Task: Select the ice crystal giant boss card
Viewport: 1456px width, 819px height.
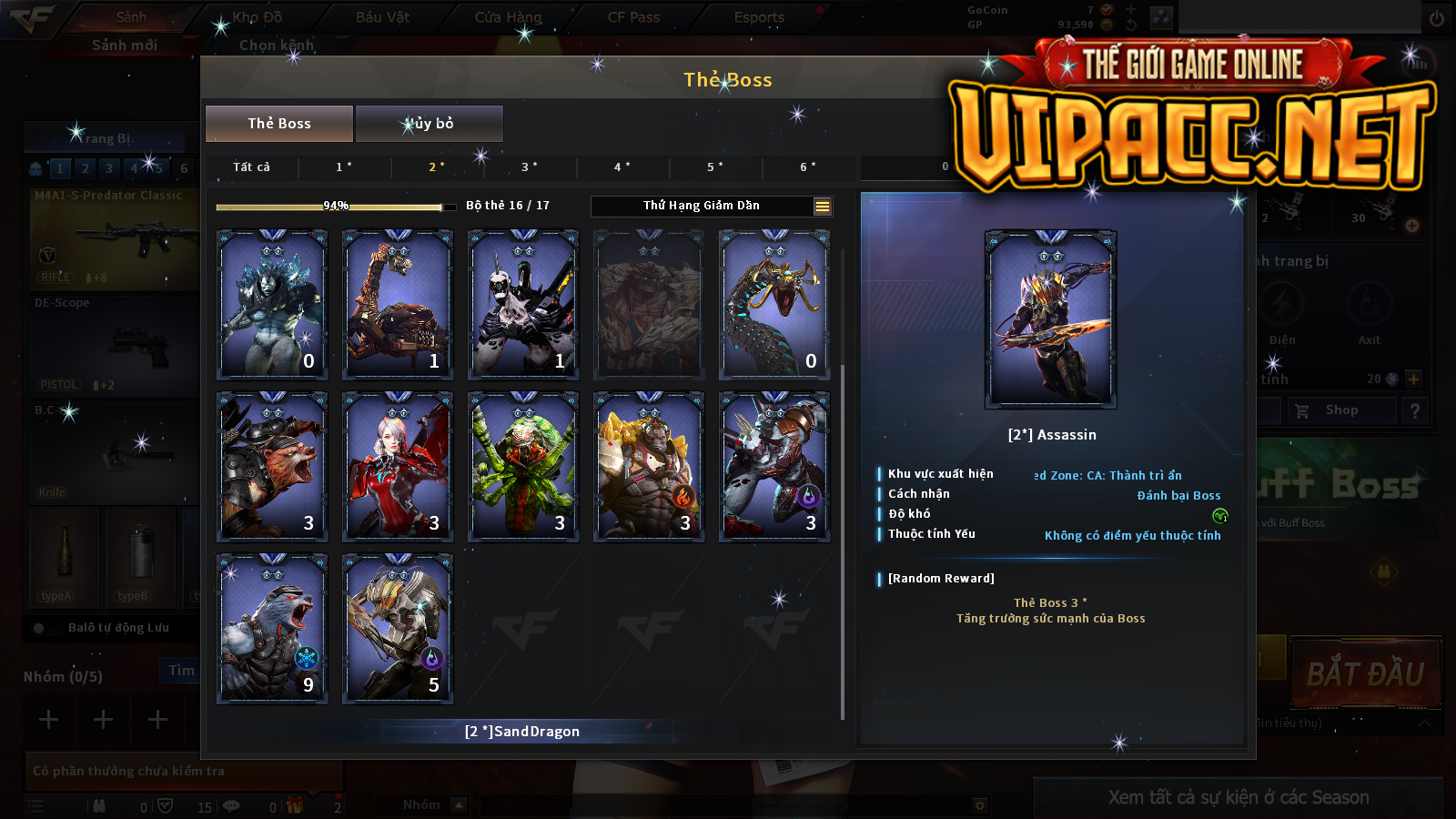Action: 272,304
